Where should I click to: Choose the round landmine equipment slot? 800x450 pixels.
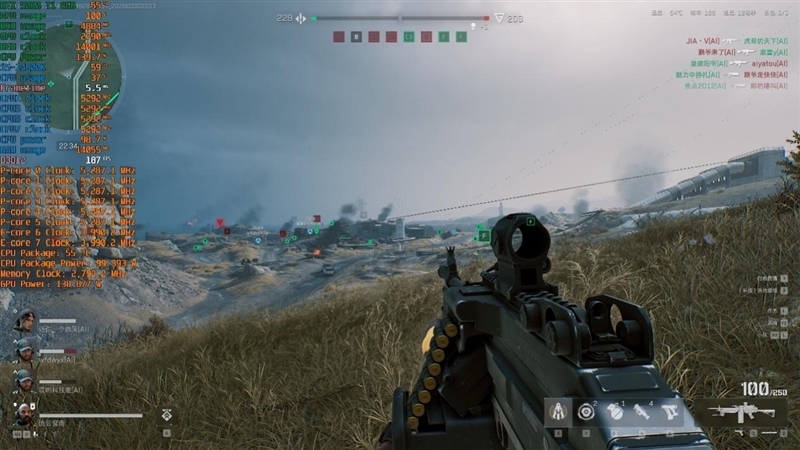(x=586, y=411)
